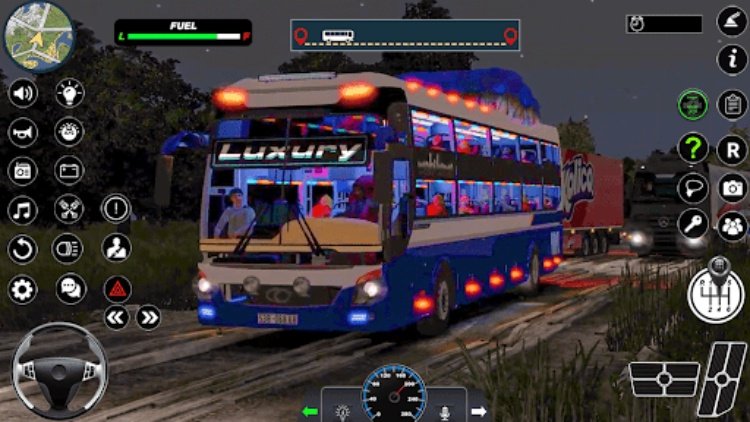This screenshot has height=422, width=750.
Task: Show the info 'i' button
Action: 733,59
